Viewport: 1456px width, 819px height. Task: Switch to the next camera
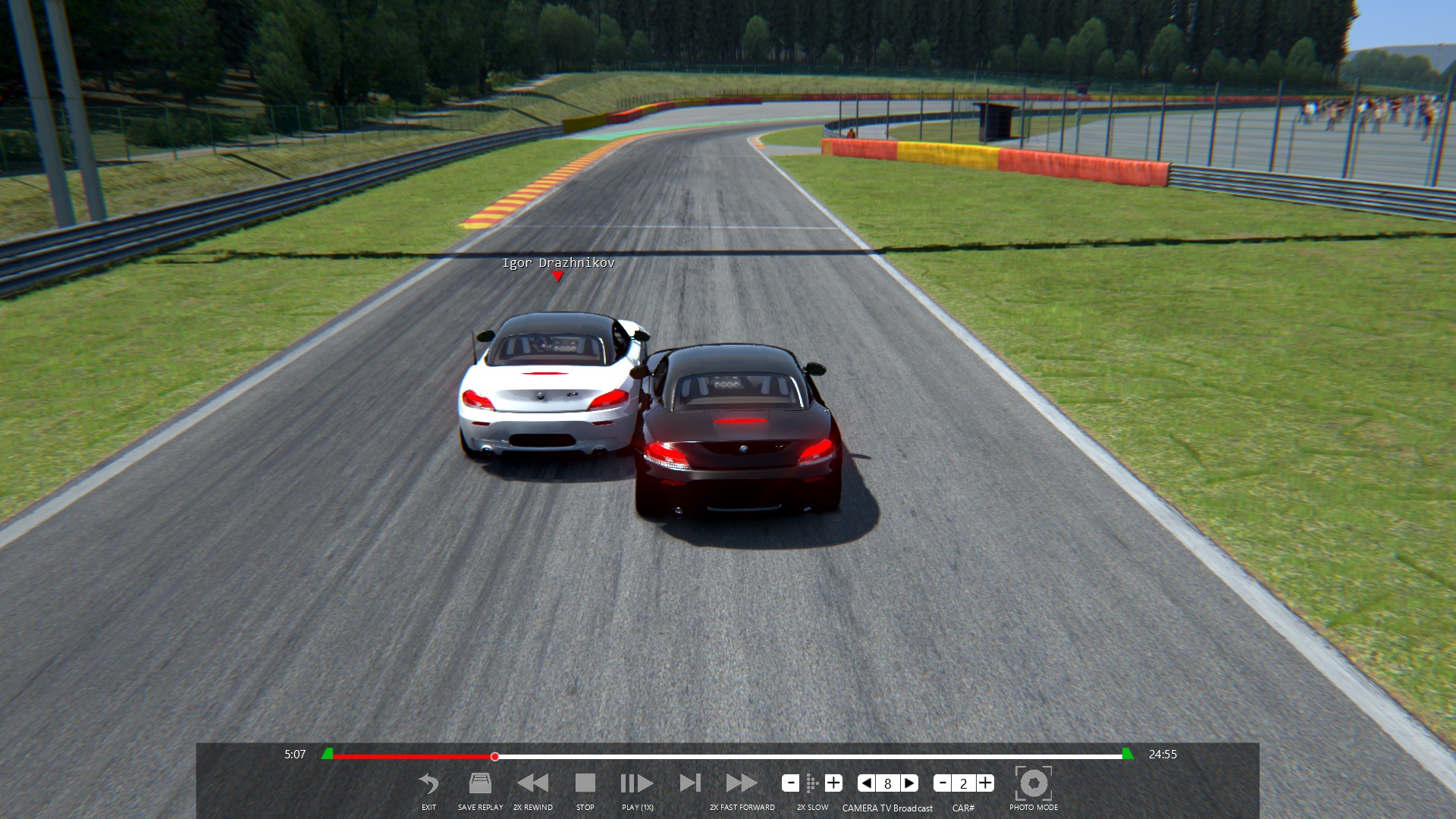click(910, 783)
